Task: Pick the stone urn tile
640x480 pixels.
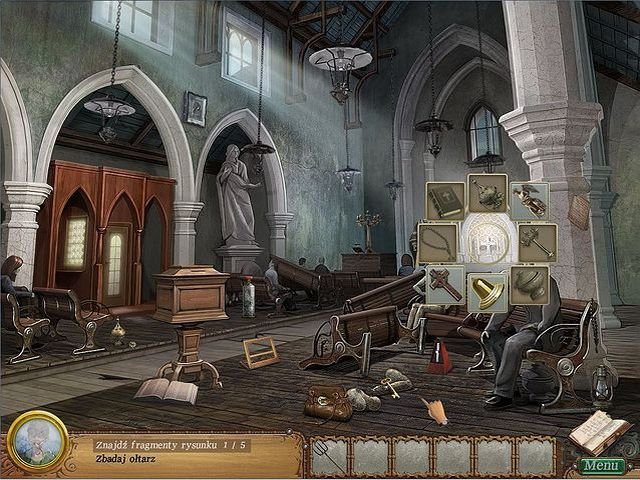Action: tap(529, 284)
